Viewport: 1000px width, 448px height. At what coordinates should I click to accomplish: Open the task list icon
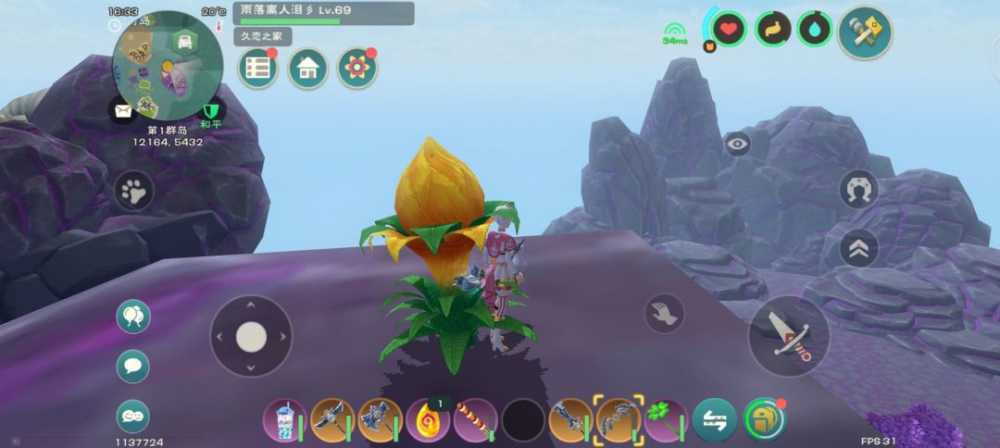(258, 68)
